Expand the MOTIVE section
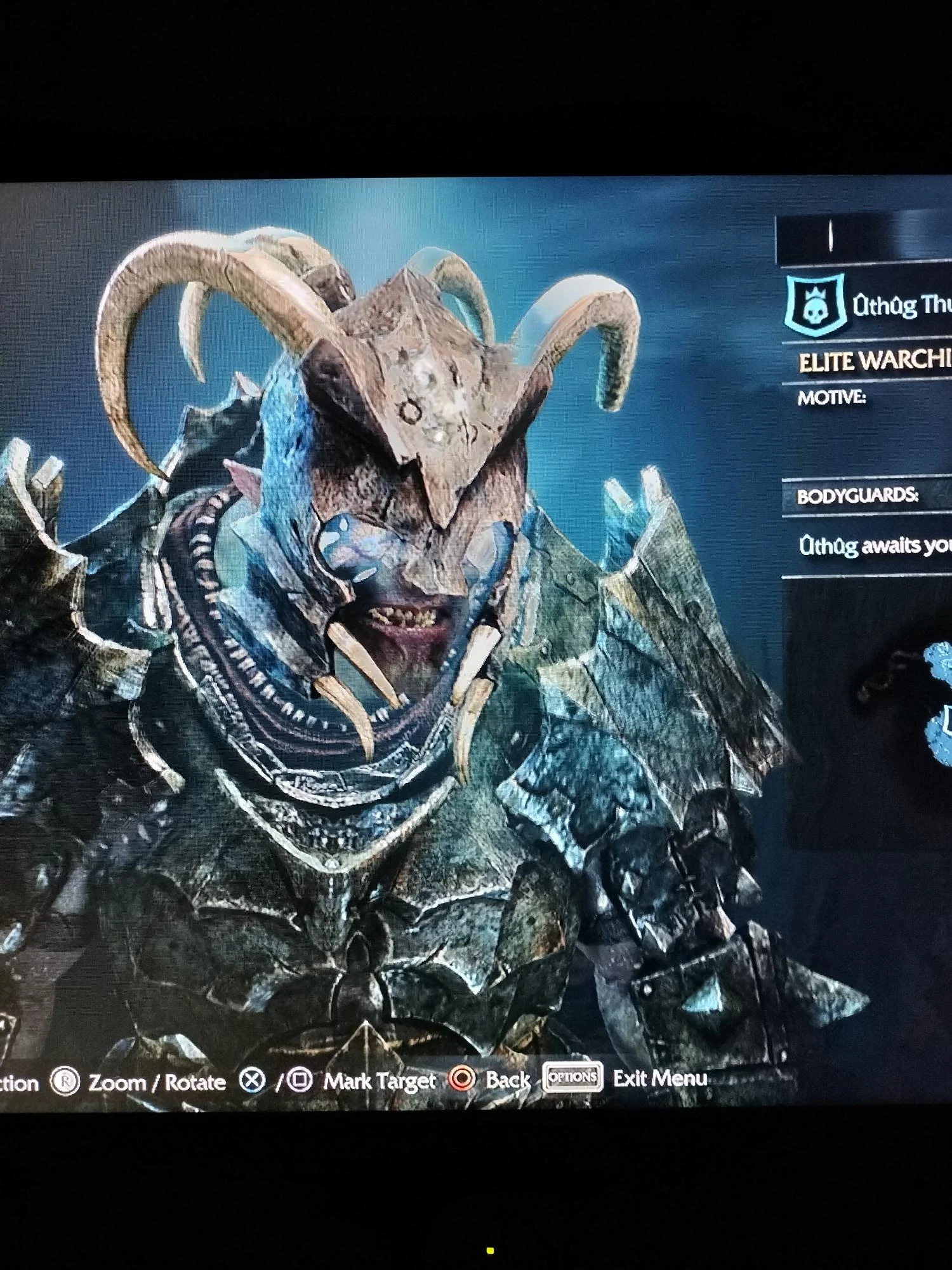Viewport: 952px width, 1270px height. tap(831, 396)
